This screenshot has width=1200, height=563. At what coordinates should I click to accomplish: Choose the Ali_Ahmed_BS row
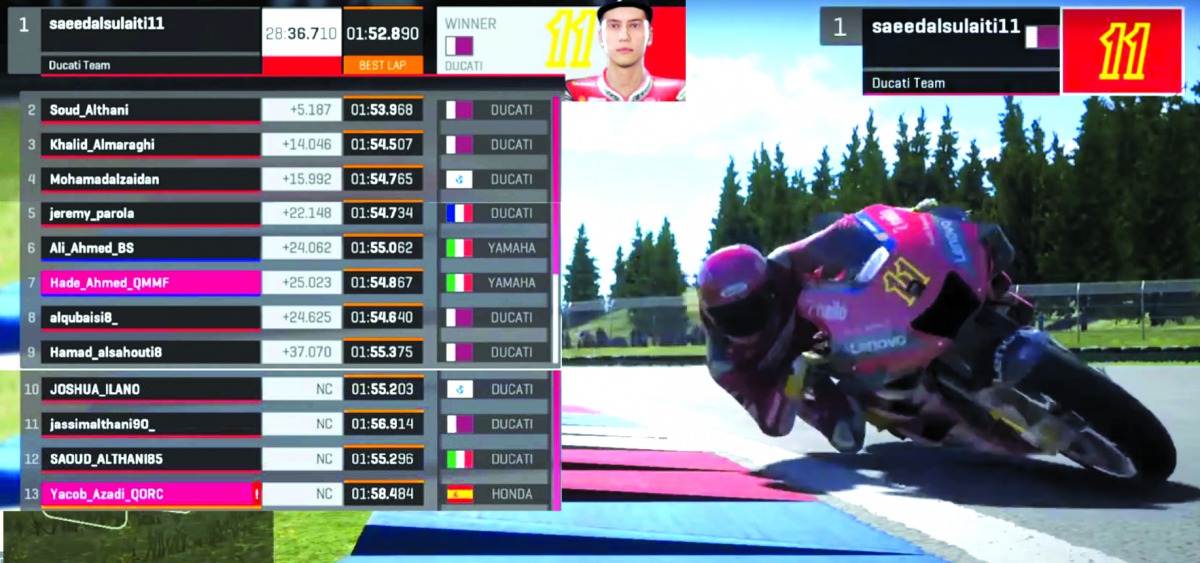point(150,248)
